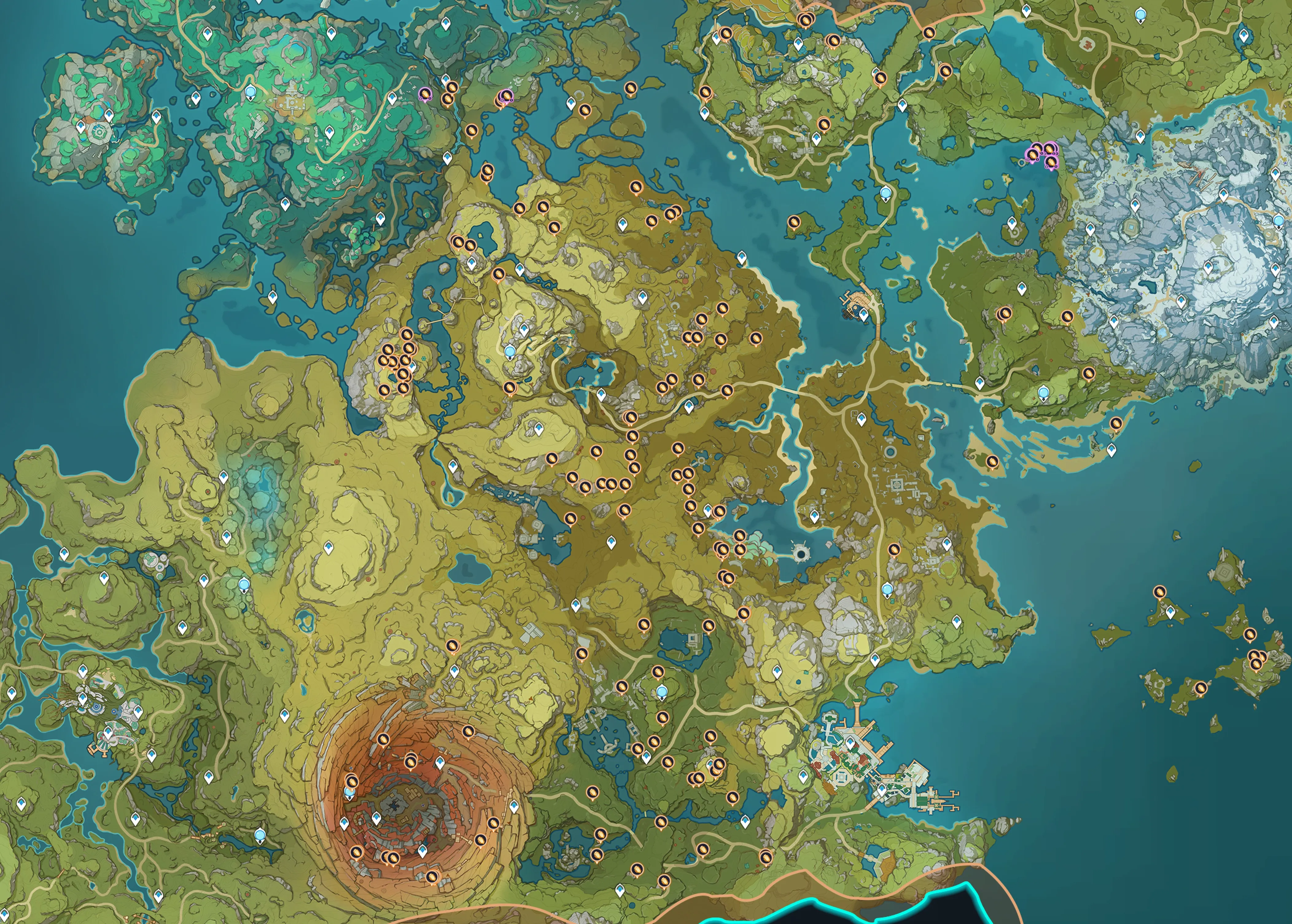The height and width of the screenshot is (924, 1292).
Task: Open the Statue of the Seven in jade-green highlands
Action: [250, 92]
